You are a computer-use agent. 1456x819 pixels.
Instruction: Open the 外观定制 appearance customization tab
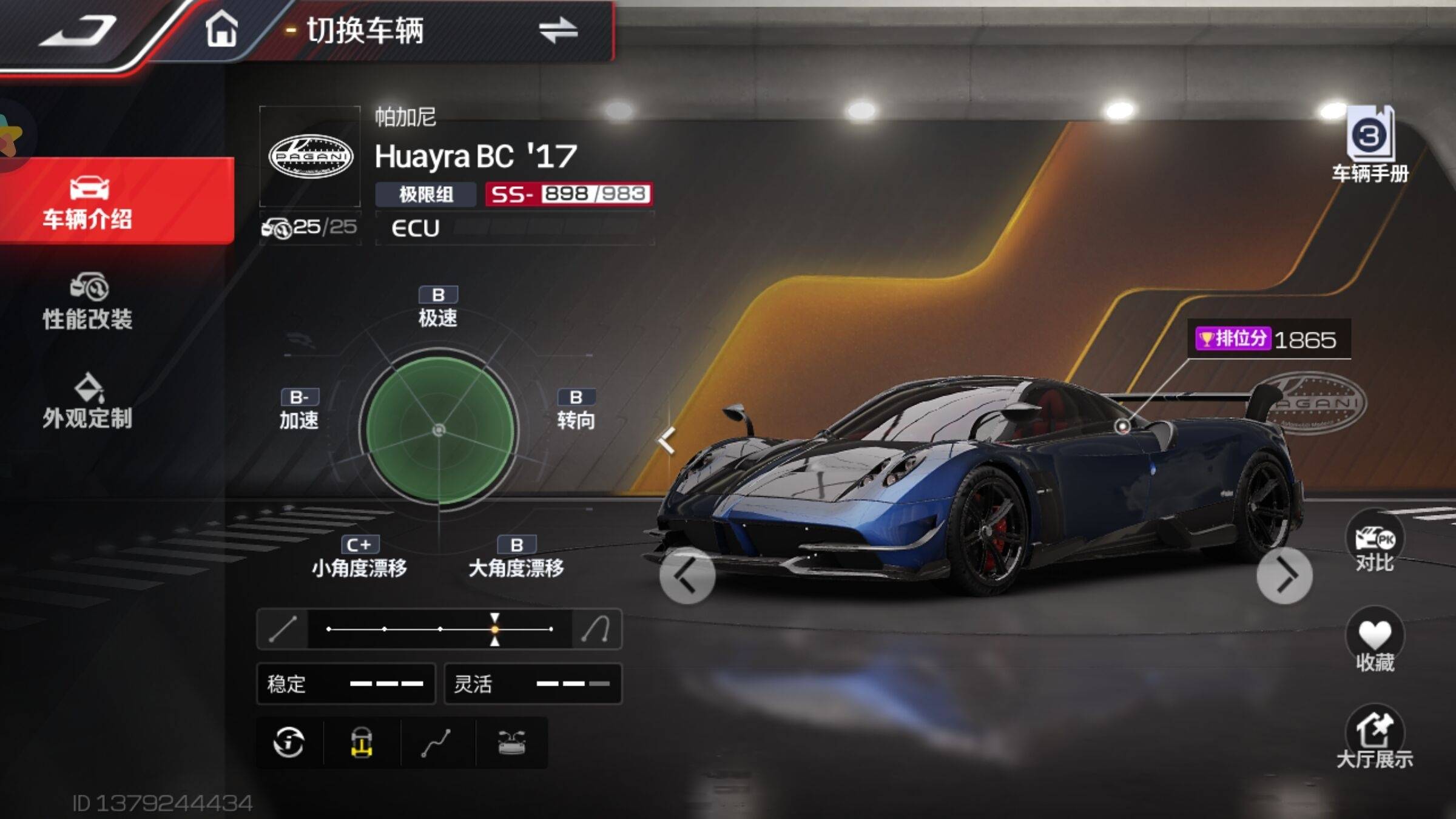pos(88,402)
